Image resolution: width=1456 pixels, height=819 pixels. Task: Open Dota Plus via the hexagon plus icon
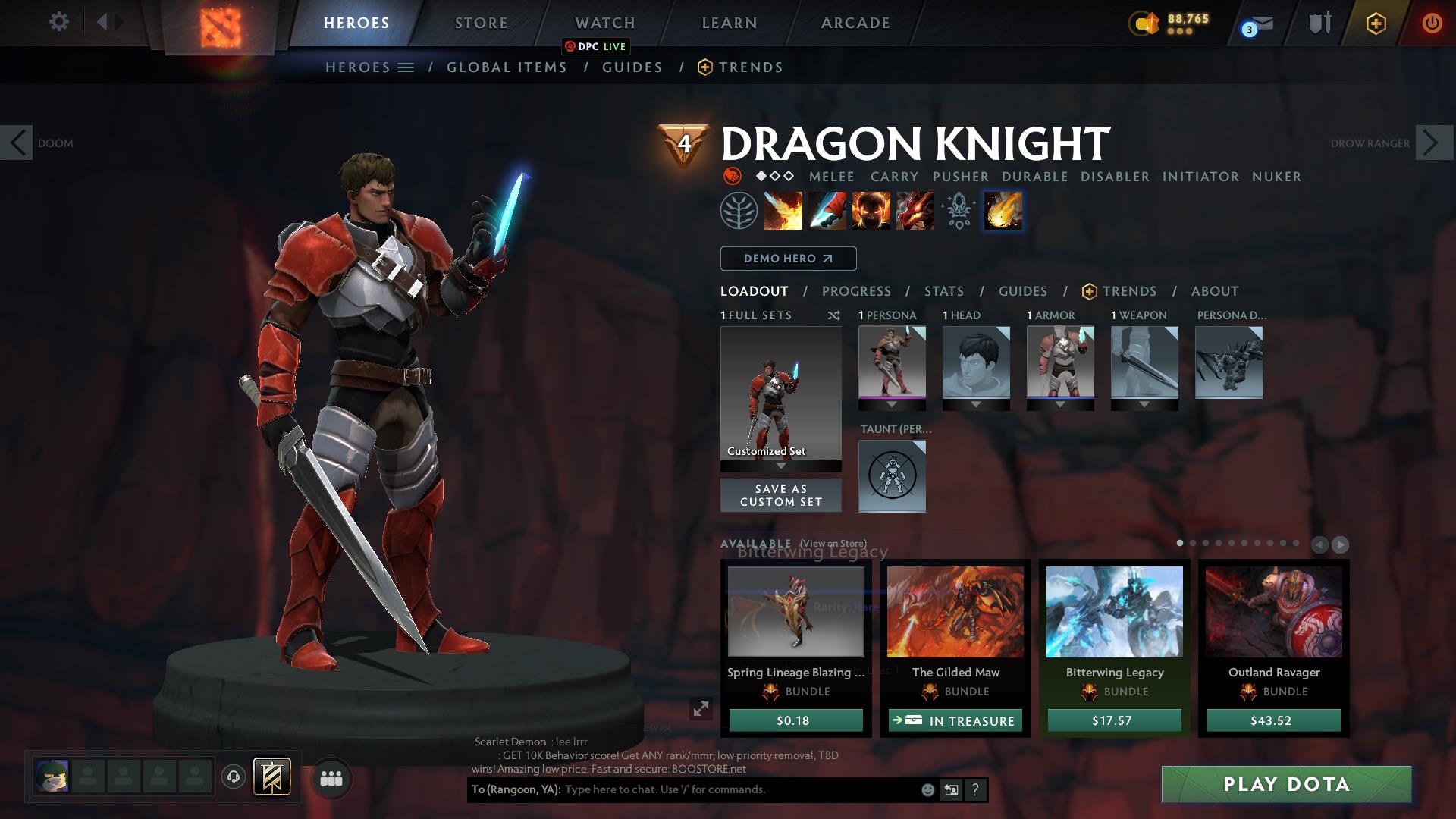(1376, 23)
